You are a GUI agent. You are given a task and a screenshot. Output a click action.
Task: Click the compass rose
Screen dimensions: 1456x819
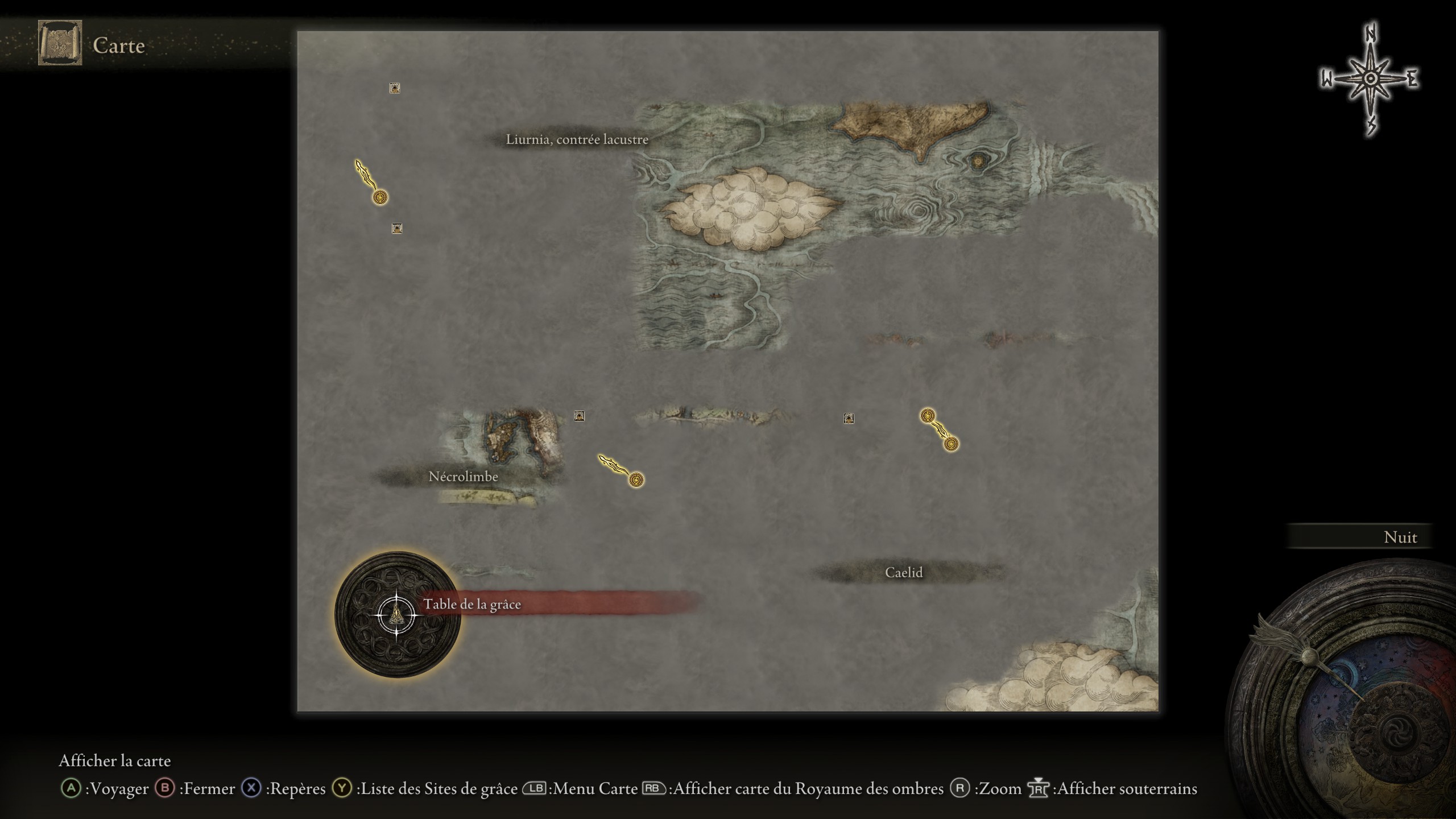click(1370, 79)
